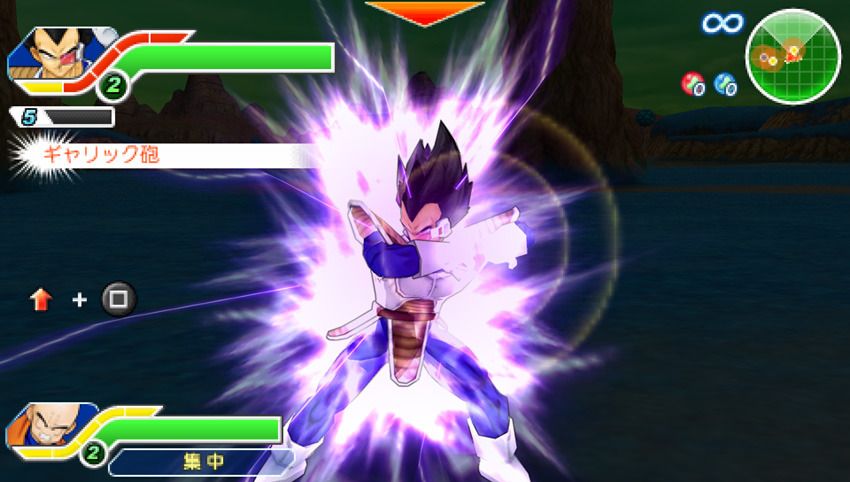850x482 pixels.
Task: Open the circular green radar minimap
Action: point(793,55)
